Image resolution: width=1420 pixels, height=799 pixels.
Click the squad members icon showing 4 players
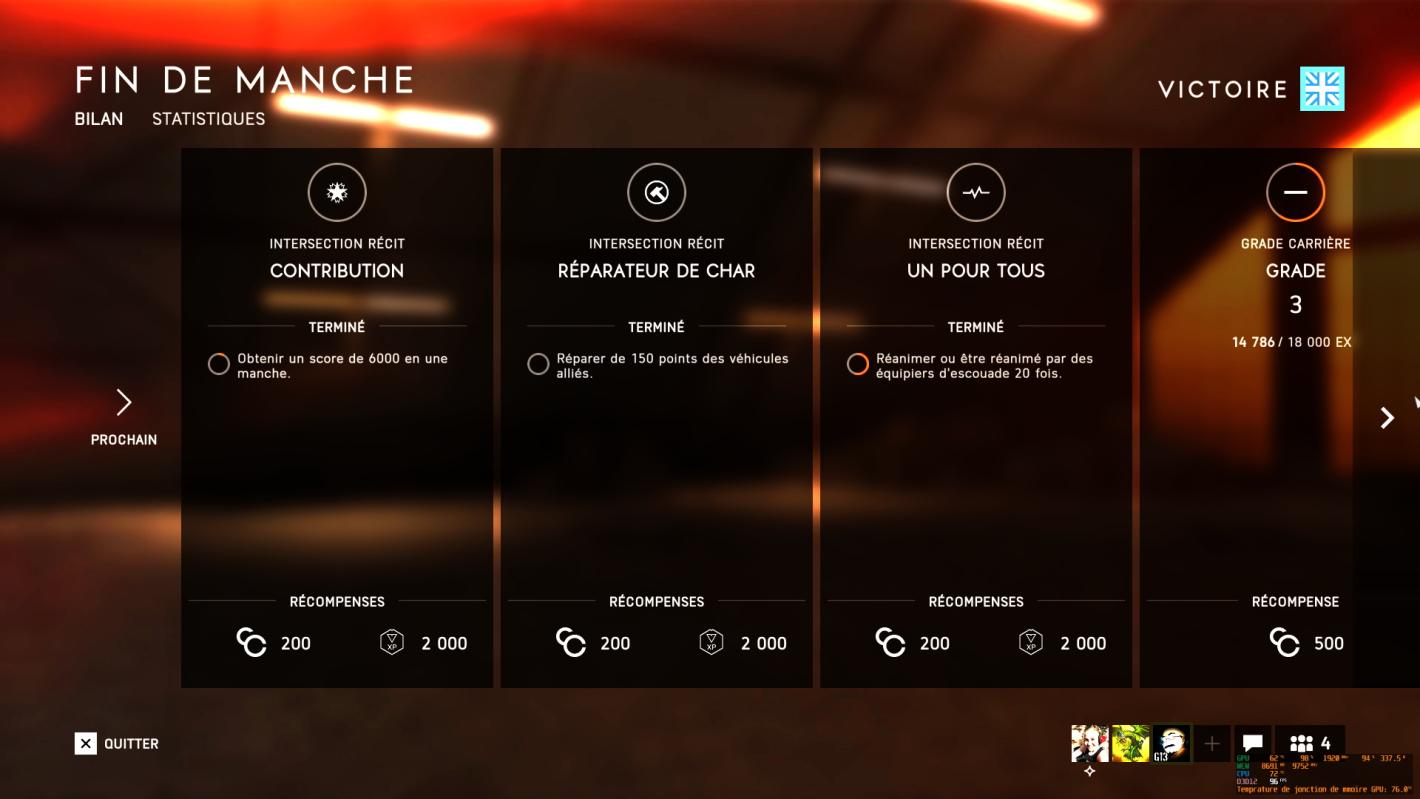tap(1303, 742)
